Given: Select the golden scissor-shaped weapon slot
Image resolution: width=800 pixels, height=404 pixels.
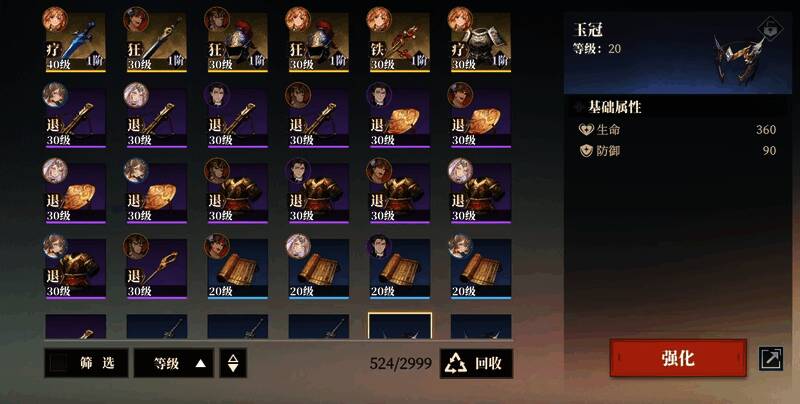Looking at the screenshot, I should 157,267.
